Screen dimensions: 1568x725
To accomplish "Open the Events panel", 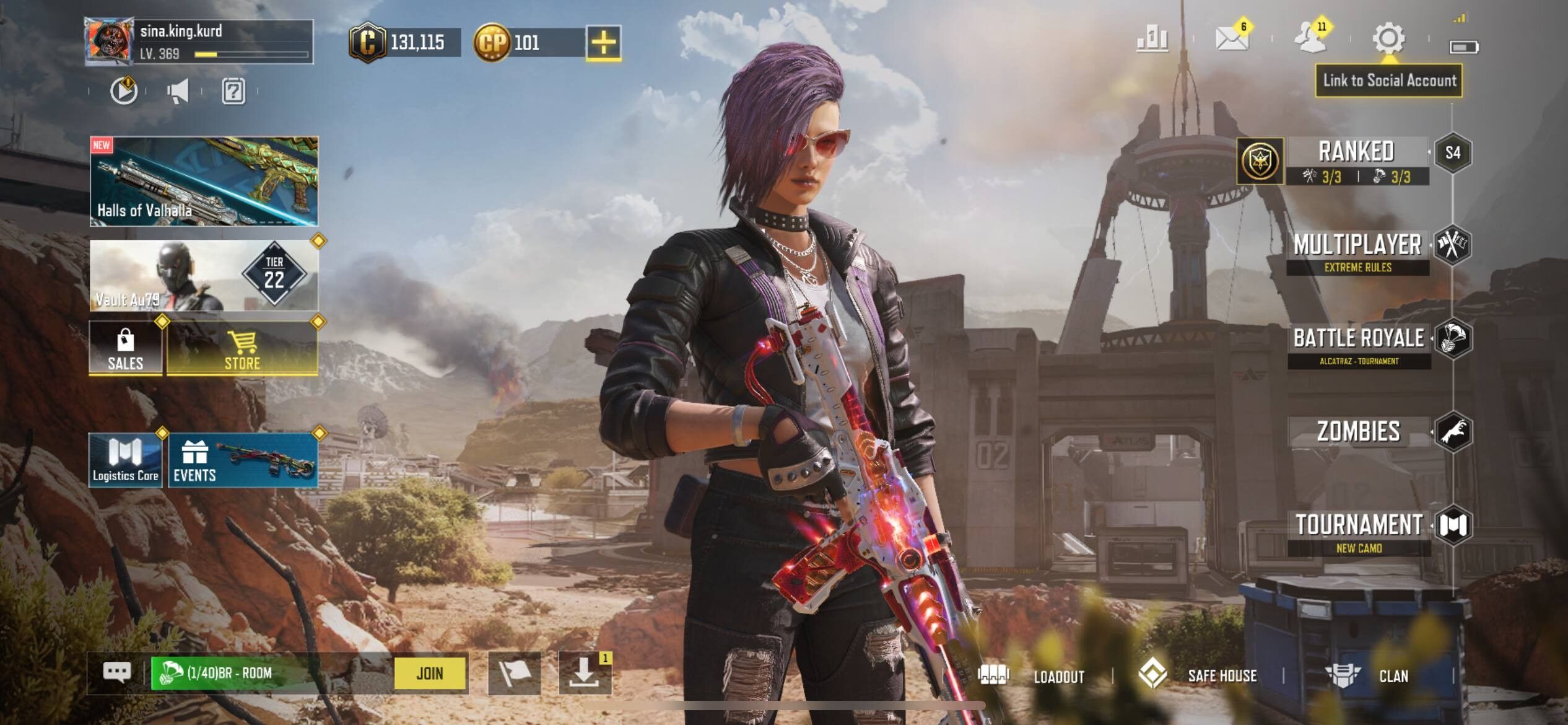I will [x=243, y=460].
